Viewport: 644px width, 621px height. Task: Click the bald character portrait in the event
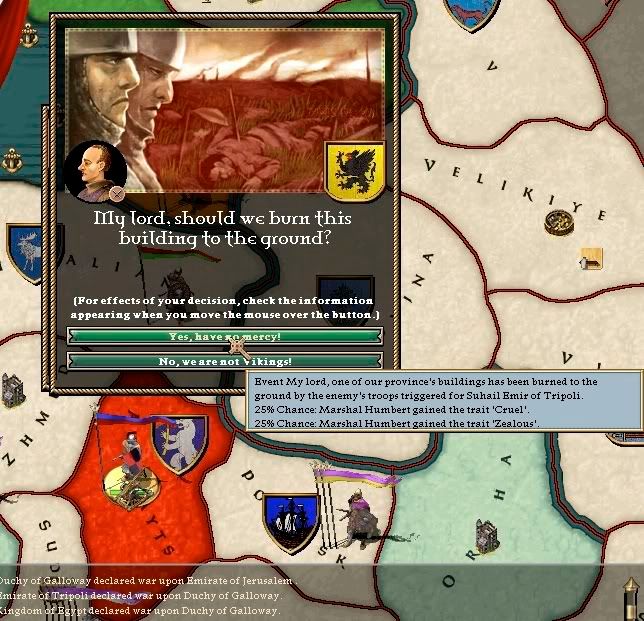tap(94, 168)
